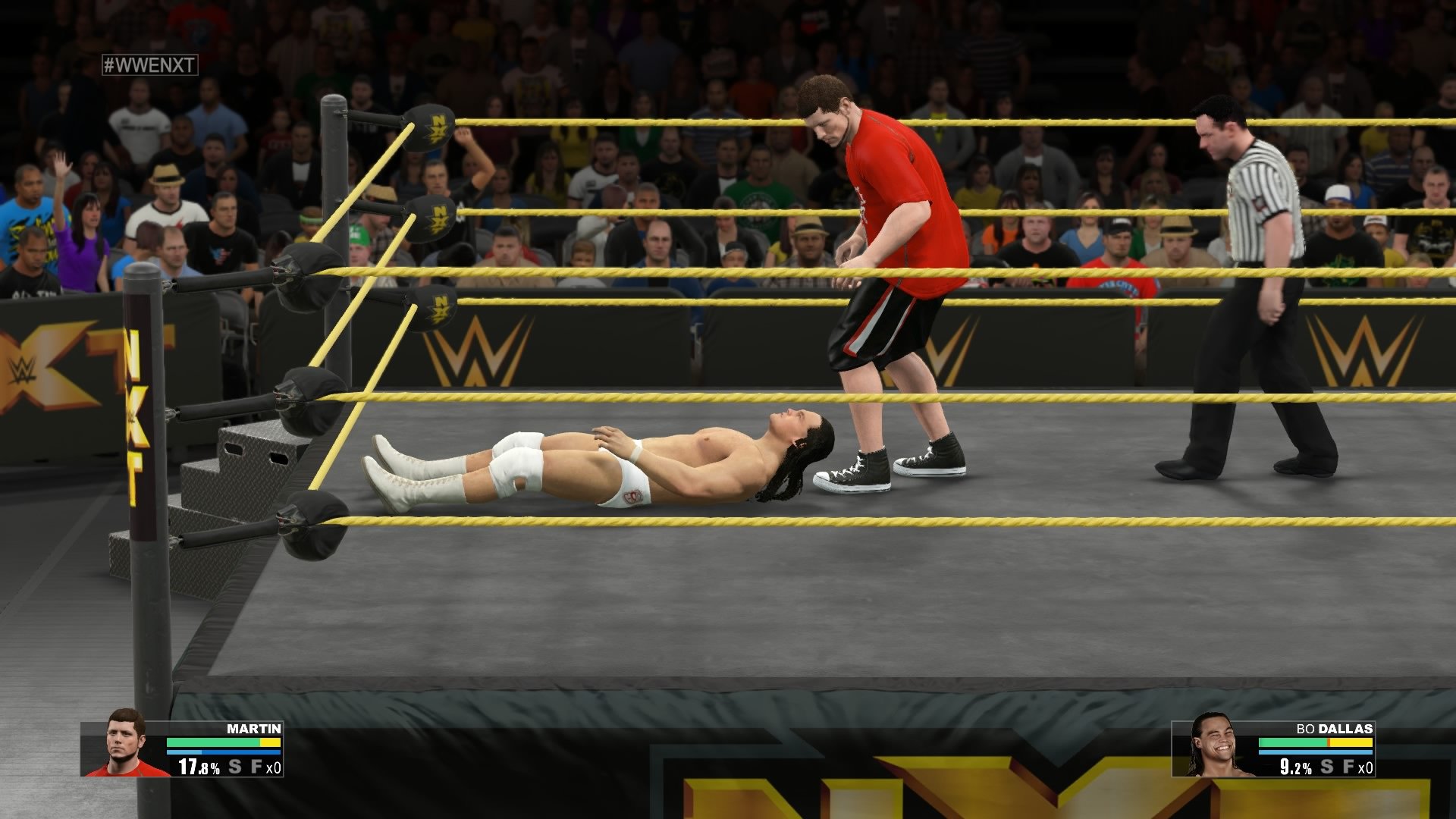Screen dimensions: 1456x819
Task: Click Martin's green health bar
Action: (212, 742)
